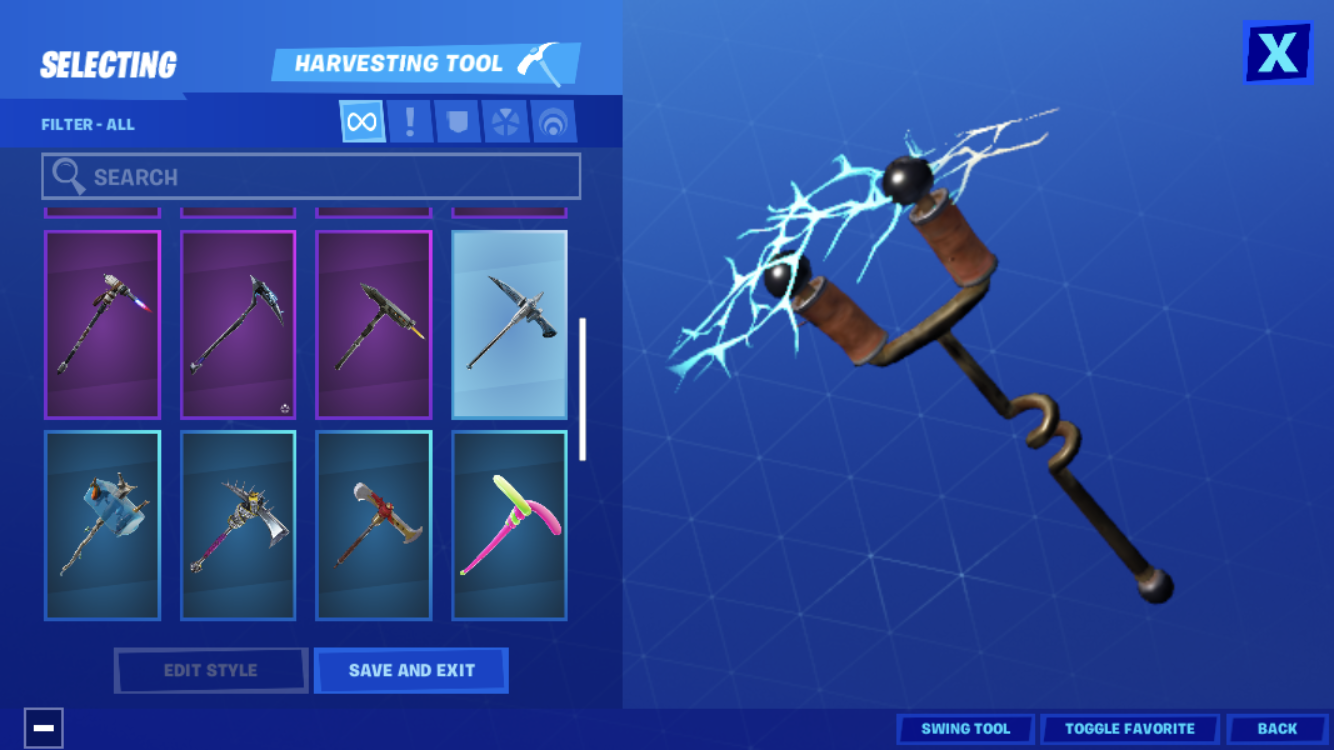The height and width of the screenshot is (750, 1334).
Task: Click the pinwheel filter icon
Action: point(506,121)
